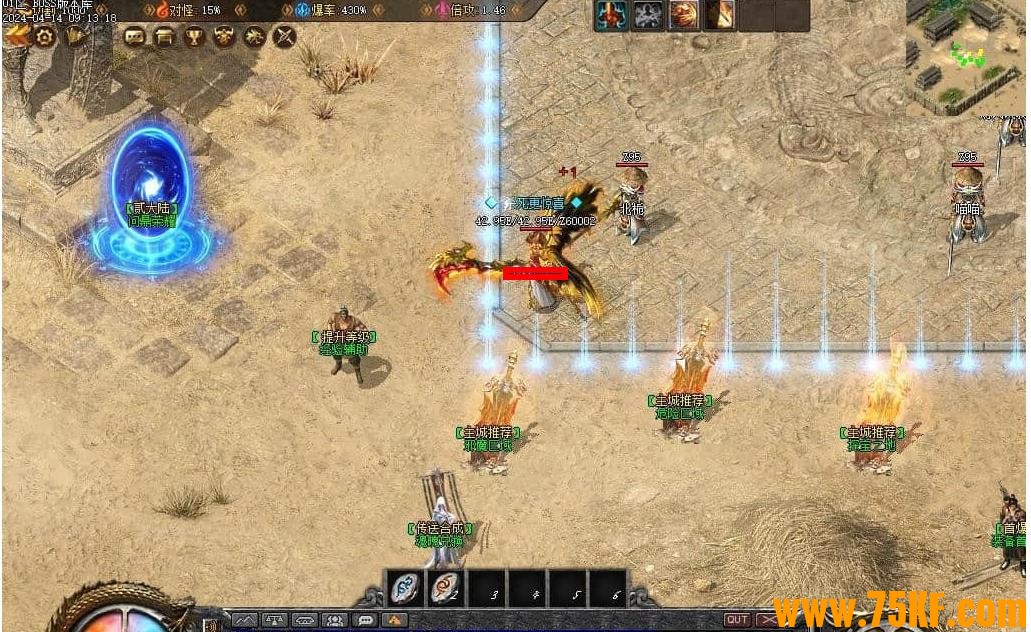Image resolution: width=1031 pixels, height=632 pixels.
Task: Click the winged arrow collapse icon
Action: (16, 35)
